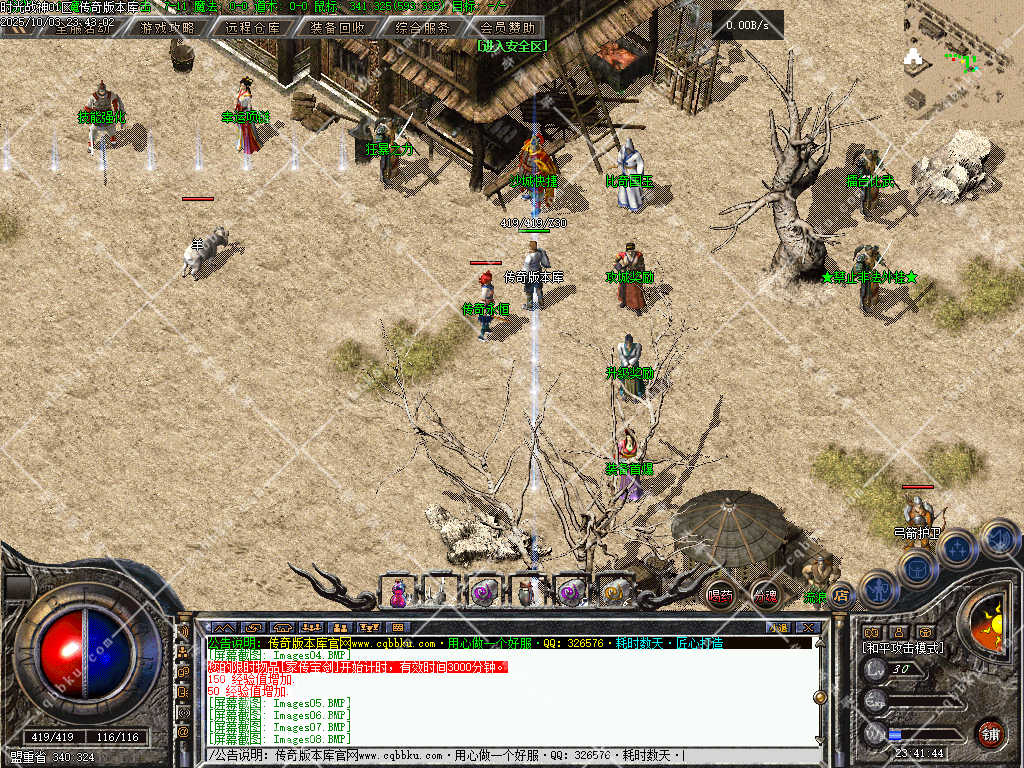Close the chat panel with X
This screenshot has height=768, width=1024.
click(x=808, y=627)
